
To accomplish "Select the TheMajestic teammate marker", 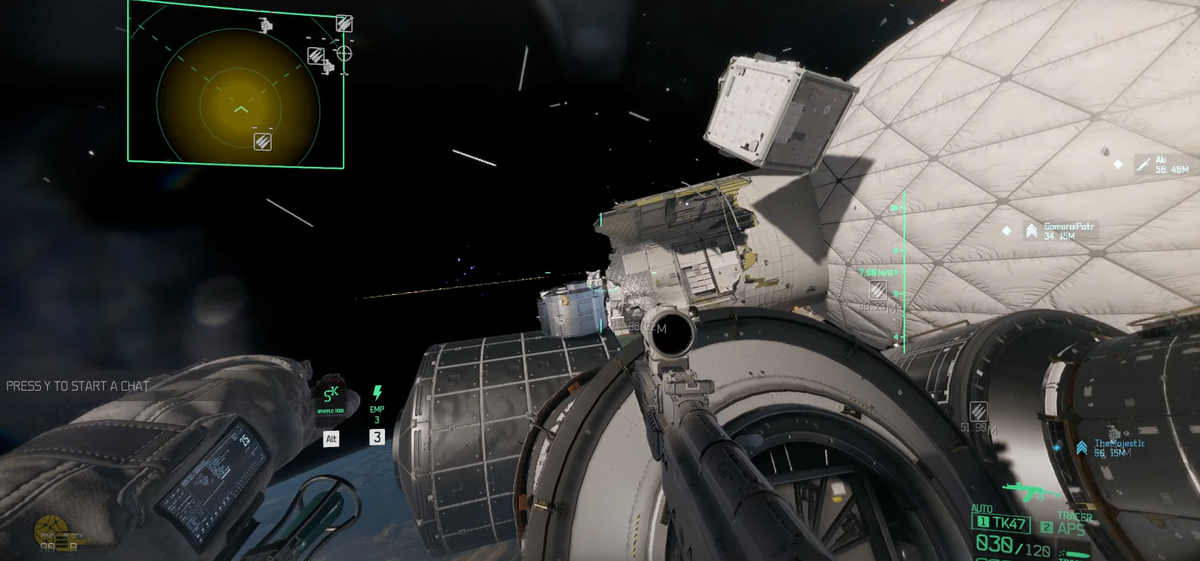I will [1081, 448].
